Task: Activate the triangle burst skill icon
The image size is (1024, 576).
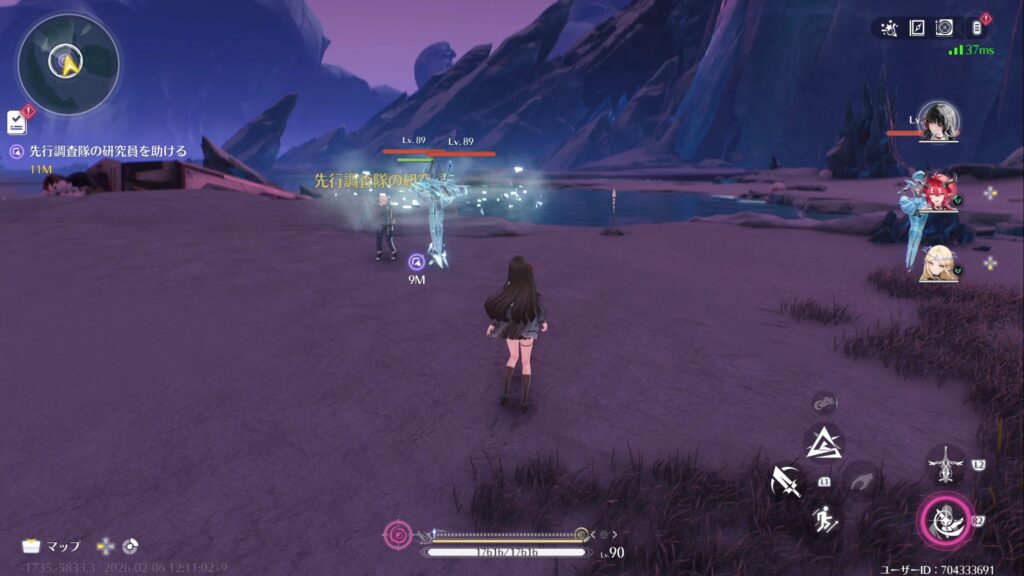Action: point(824,442)
